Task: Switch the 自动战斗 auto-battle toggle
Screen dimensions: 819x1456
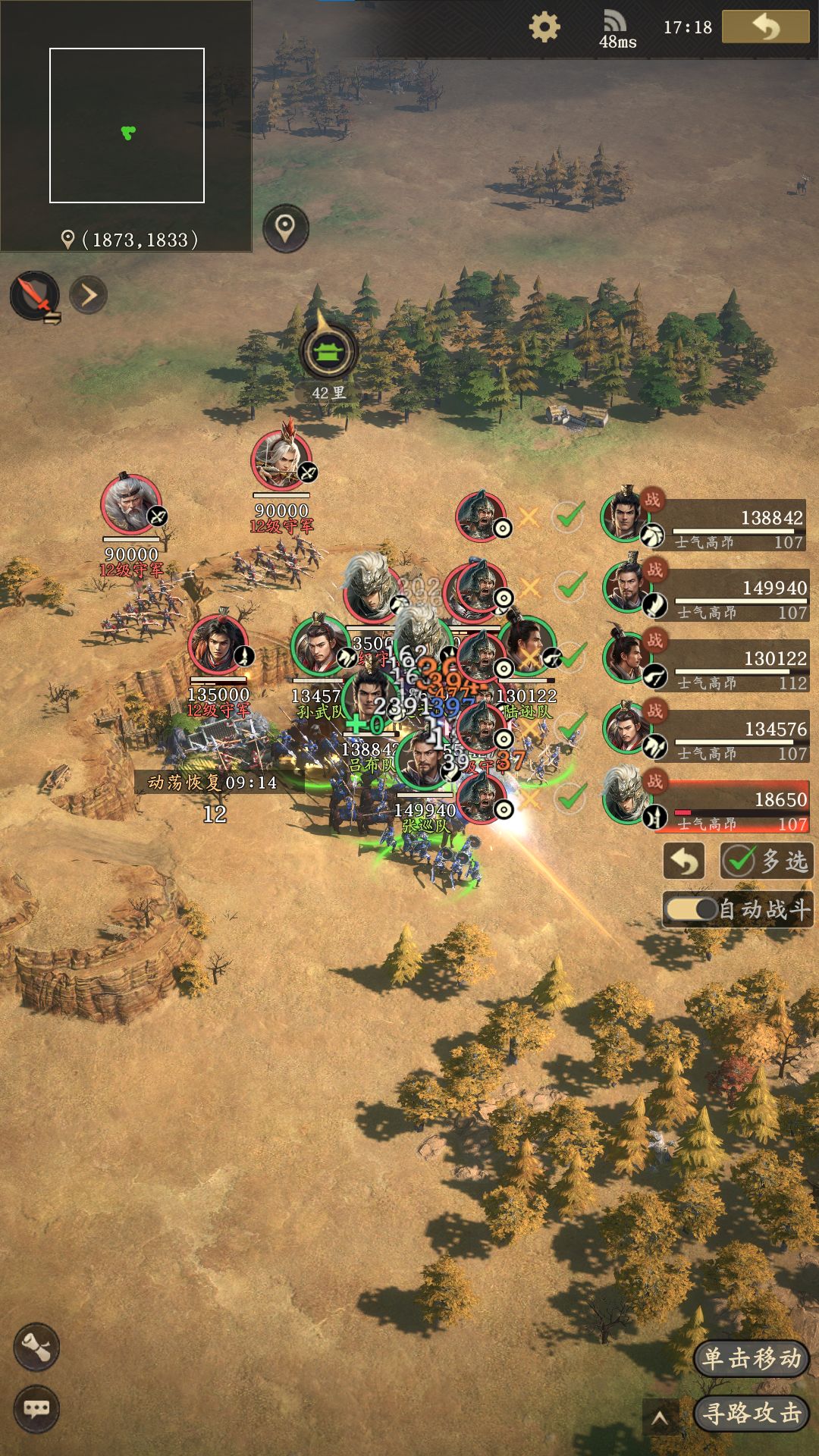Action: [x=692, y=909]
